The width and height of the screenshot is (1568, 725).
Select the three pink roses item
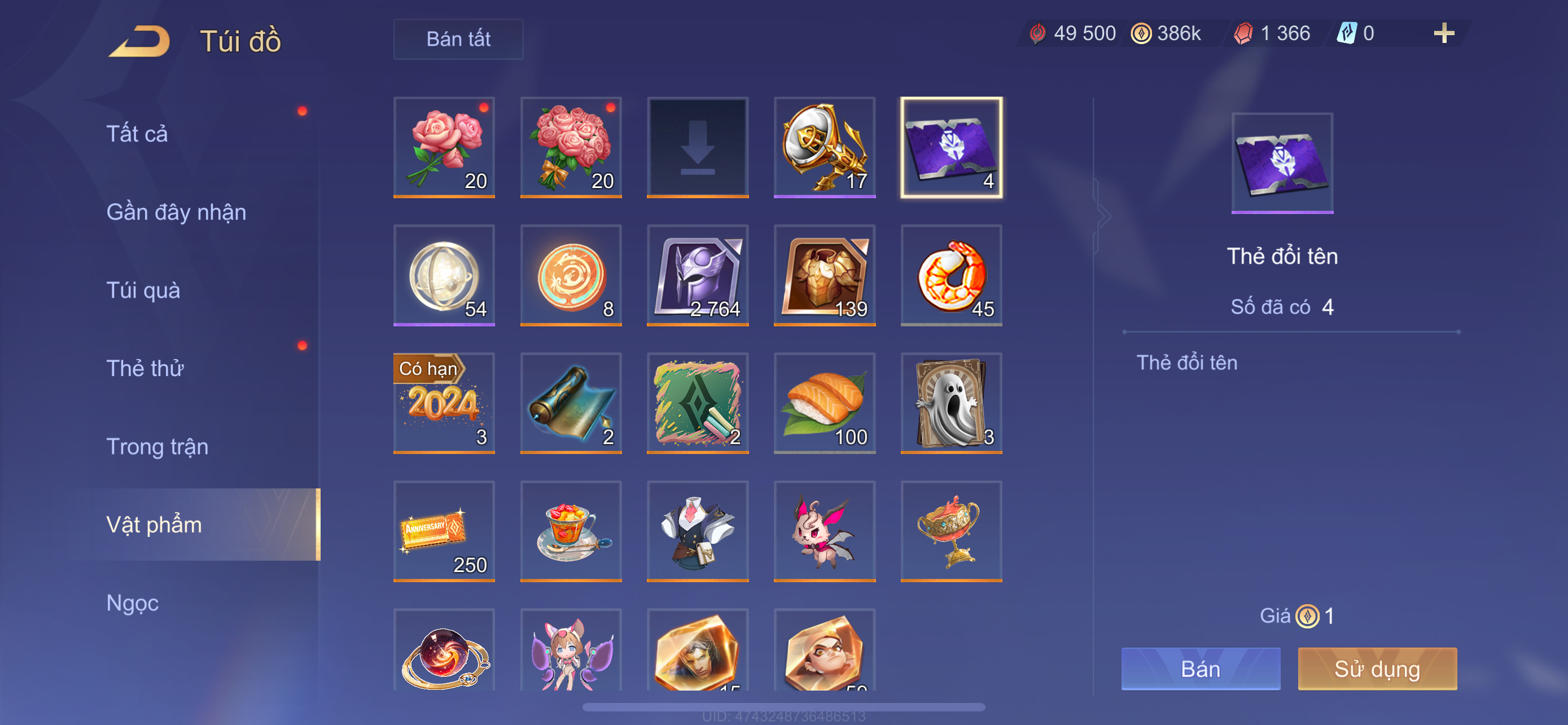point(444,147)
